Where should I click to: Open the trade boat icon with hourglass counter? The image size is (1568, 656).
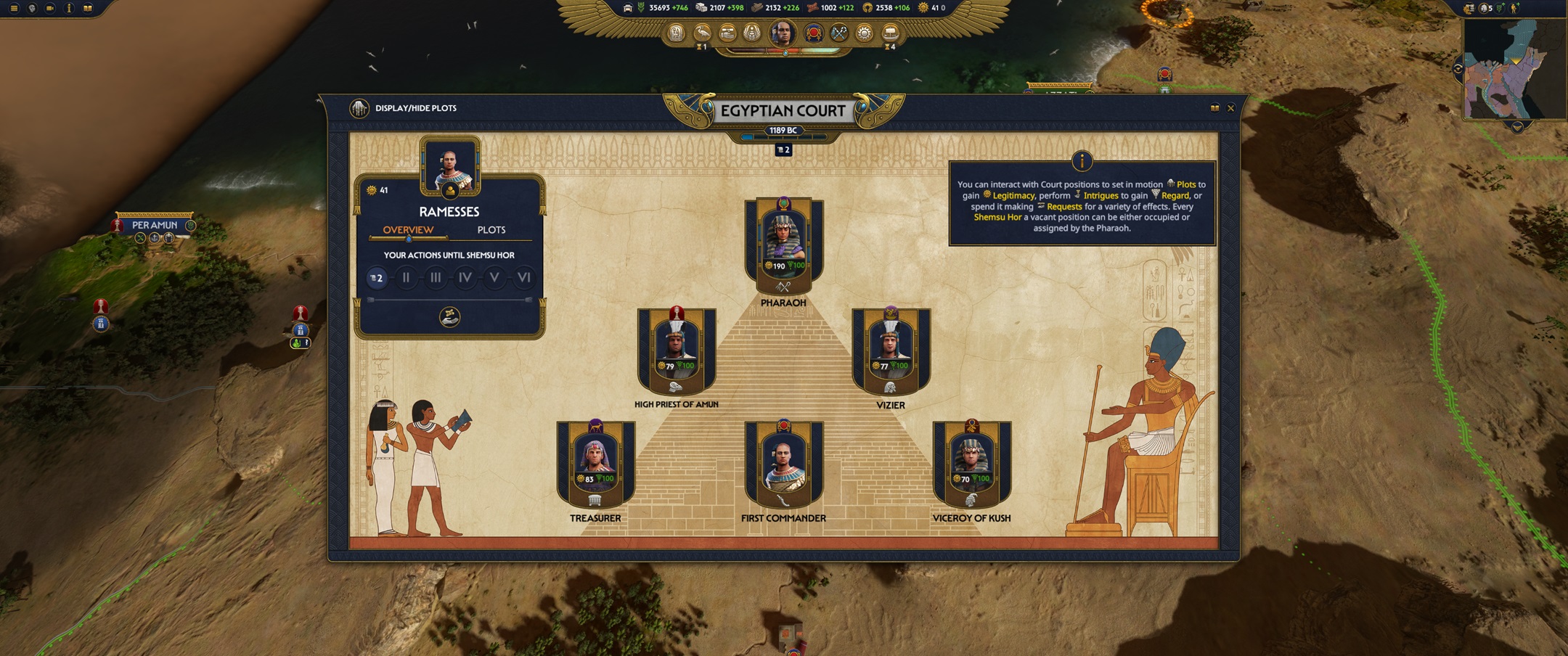pos(889,33)
